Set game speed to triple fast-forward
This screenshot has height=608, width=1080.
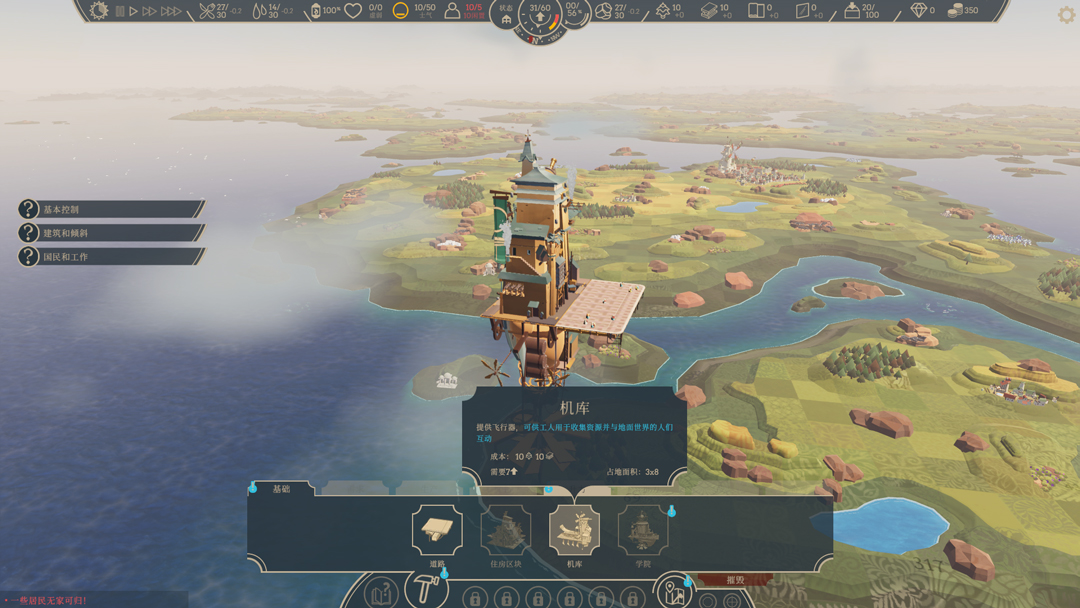(171, 12)
